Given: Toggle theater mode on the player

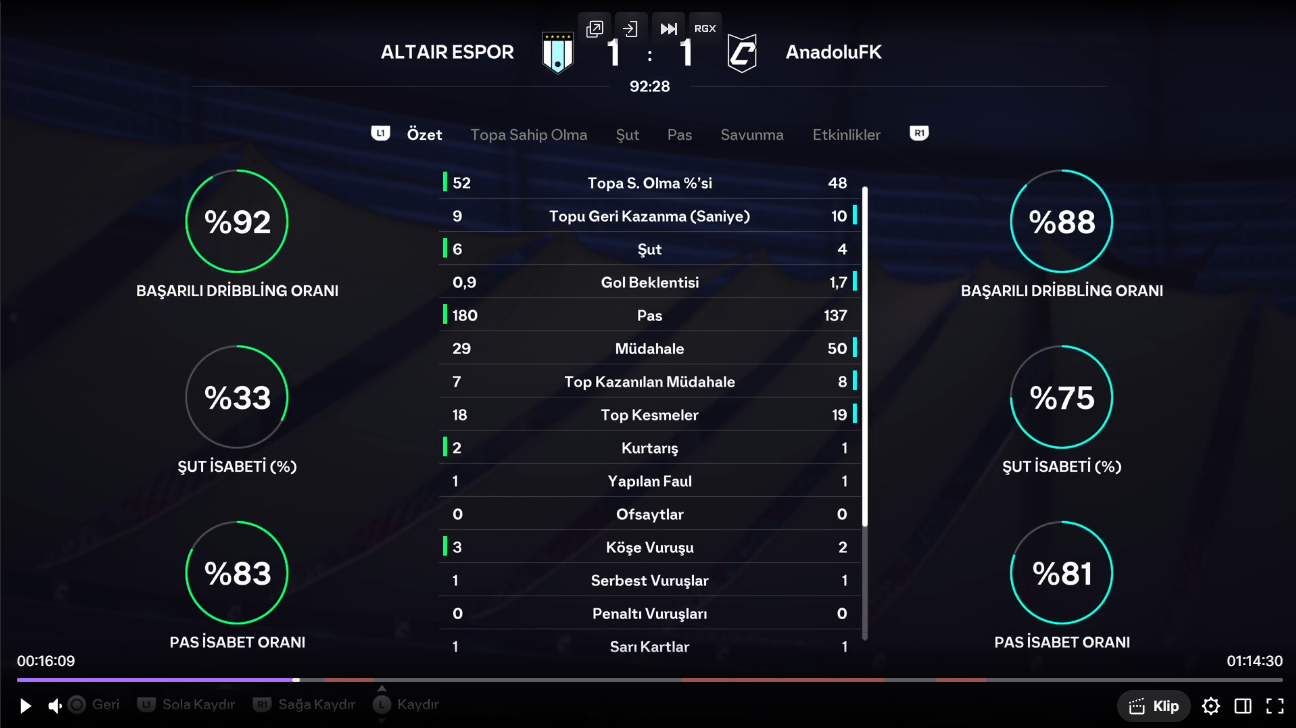Looking at the screenshot, I should pyautogui.click(x=1243, y=706).
